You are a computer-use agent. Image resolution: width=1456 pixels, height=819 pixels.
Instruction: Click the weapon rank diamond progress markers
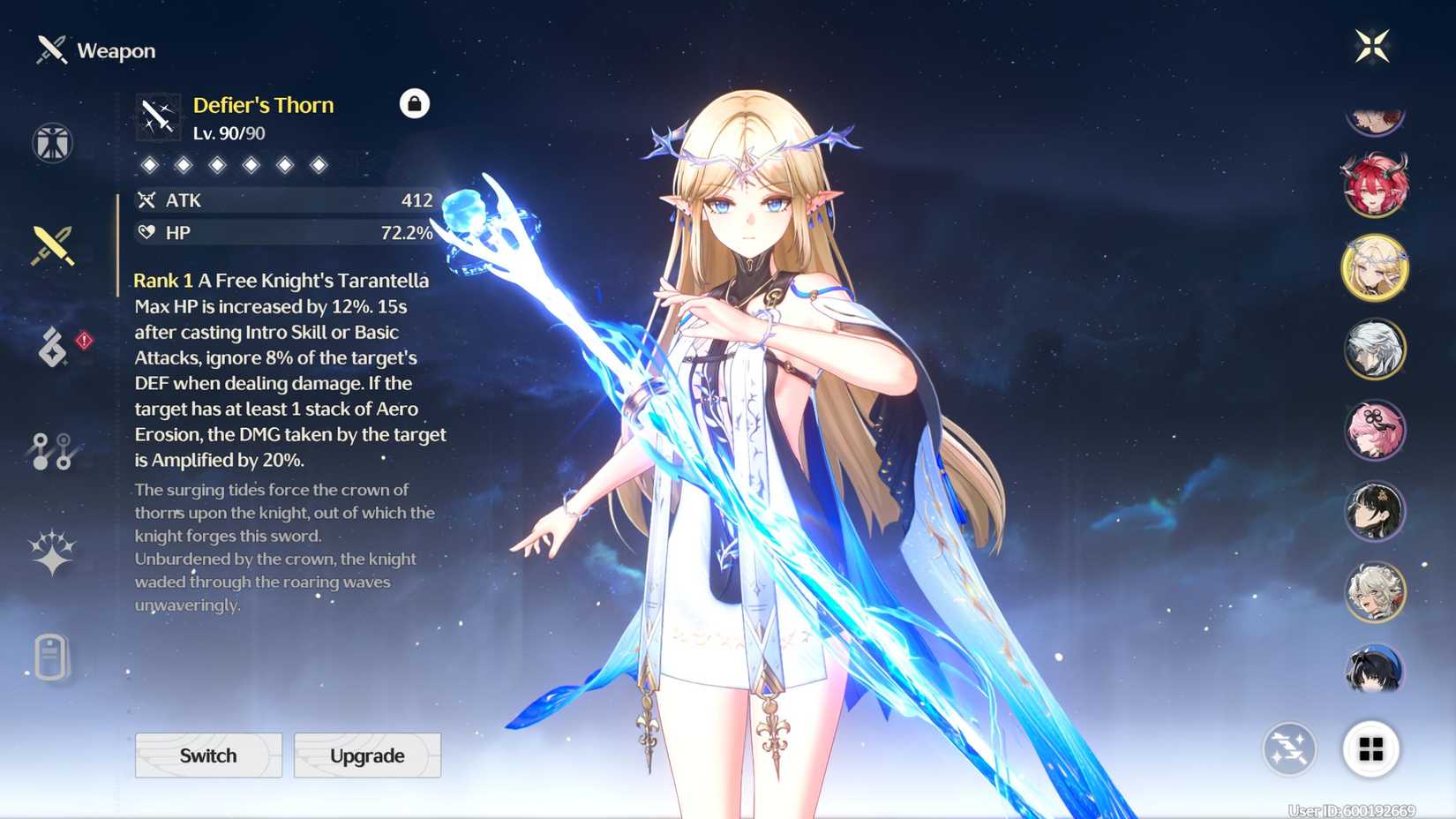click(234, 164)
